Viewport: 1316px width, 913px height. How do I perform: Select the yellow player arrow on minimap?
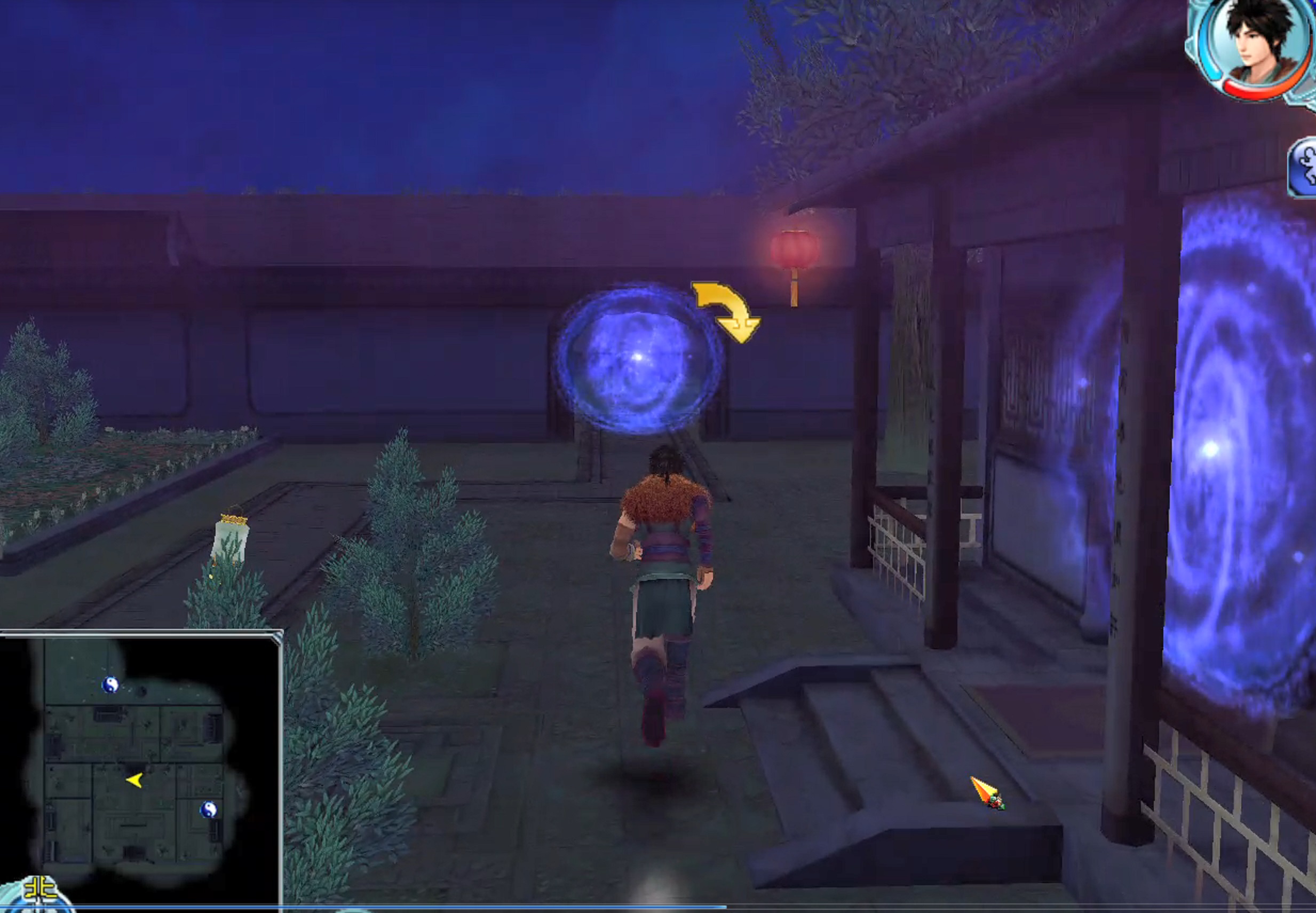135,780
